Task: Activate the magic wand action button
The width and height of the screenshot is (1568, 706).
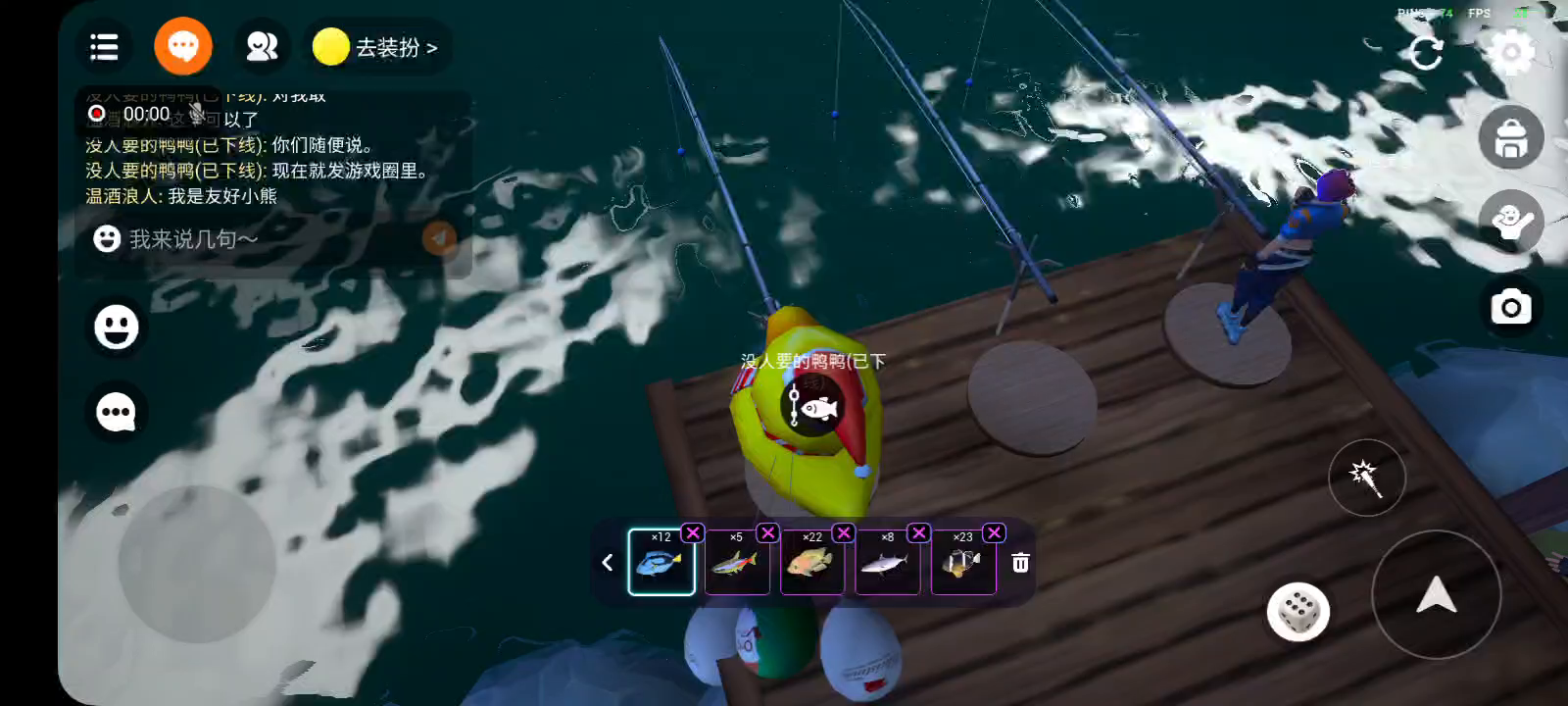Action: click(1366, 478)
